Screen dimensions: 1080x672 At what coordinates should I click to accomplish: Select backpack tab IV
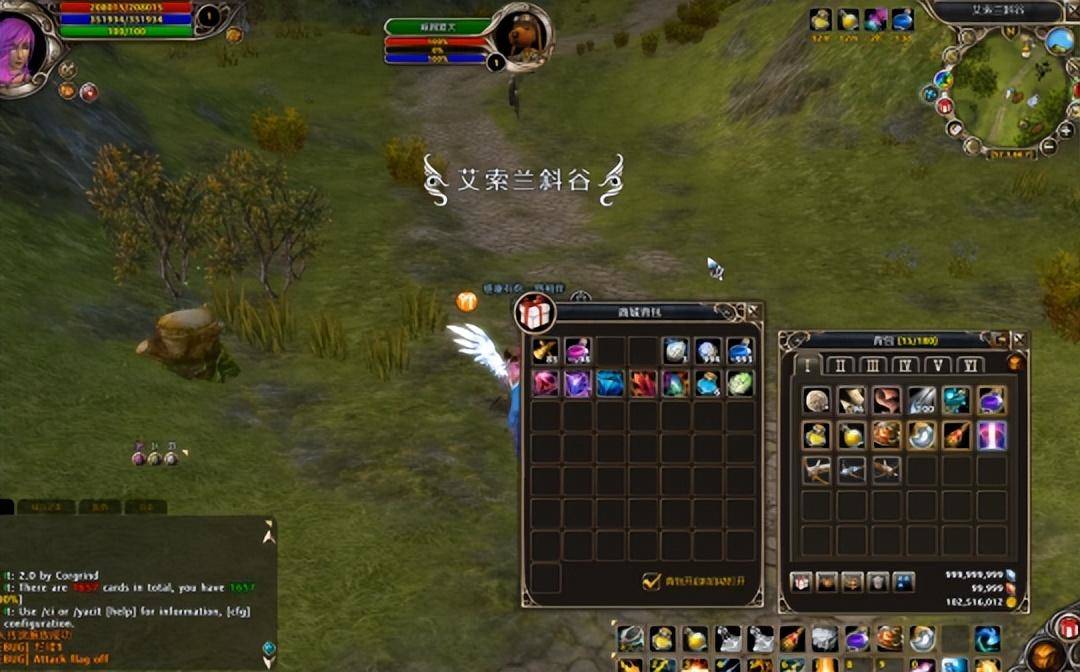pyautogui.click(x=905, y=365)
